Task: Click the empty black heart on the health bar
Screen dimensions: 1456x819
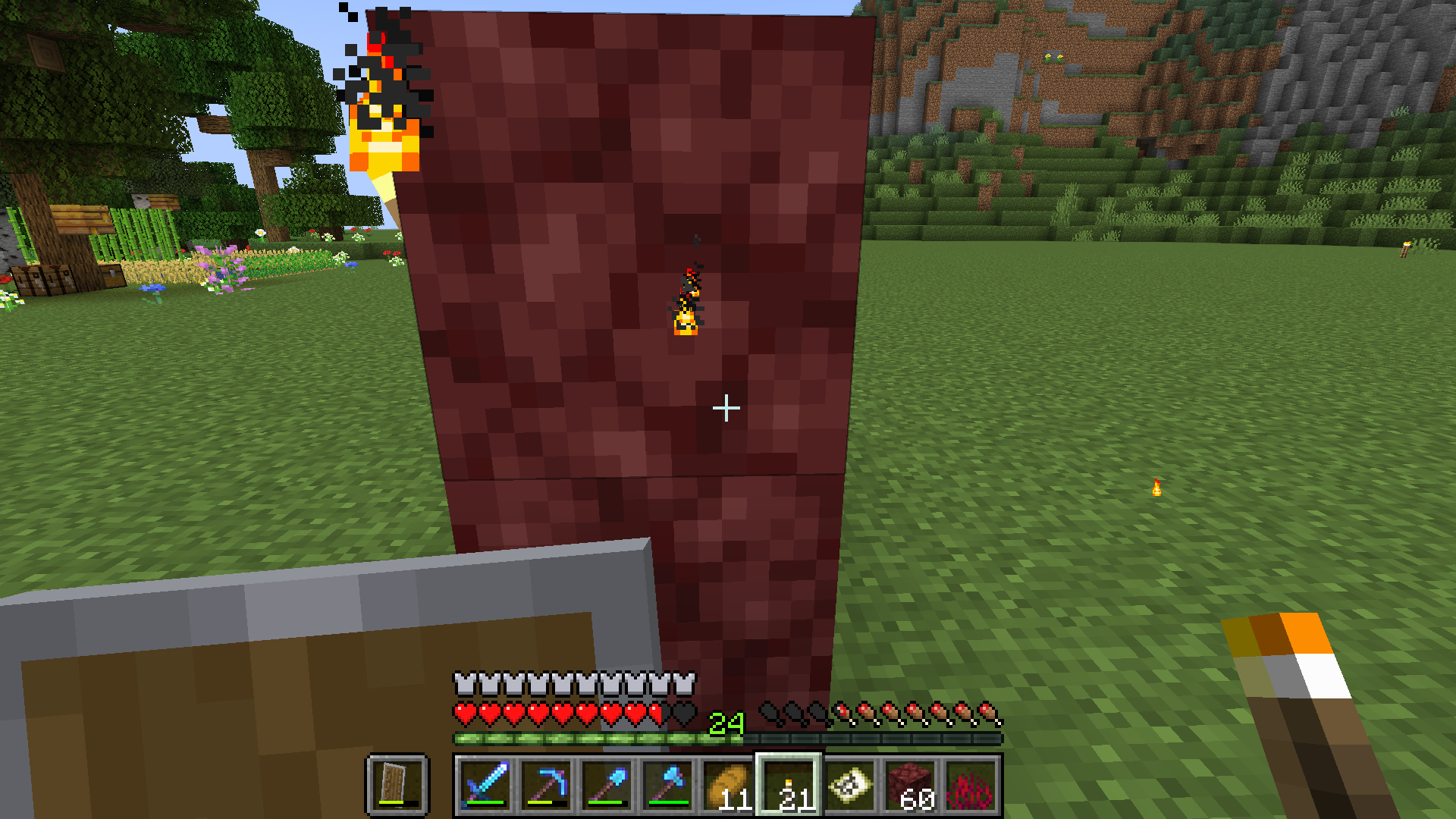Action: click(680, 713)
